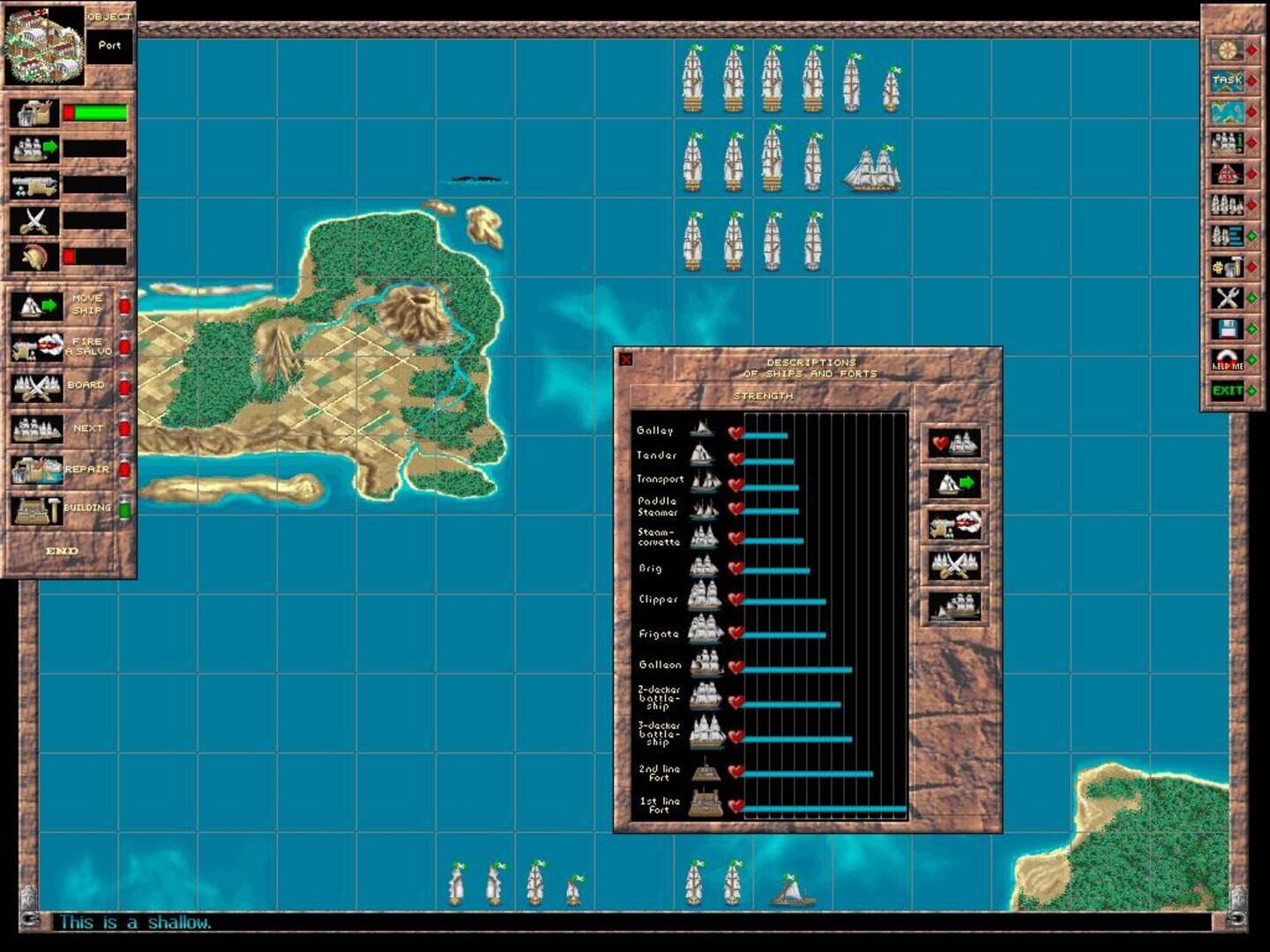
Task: Close the Descriptions of Ships dialog
Action: 627,357
